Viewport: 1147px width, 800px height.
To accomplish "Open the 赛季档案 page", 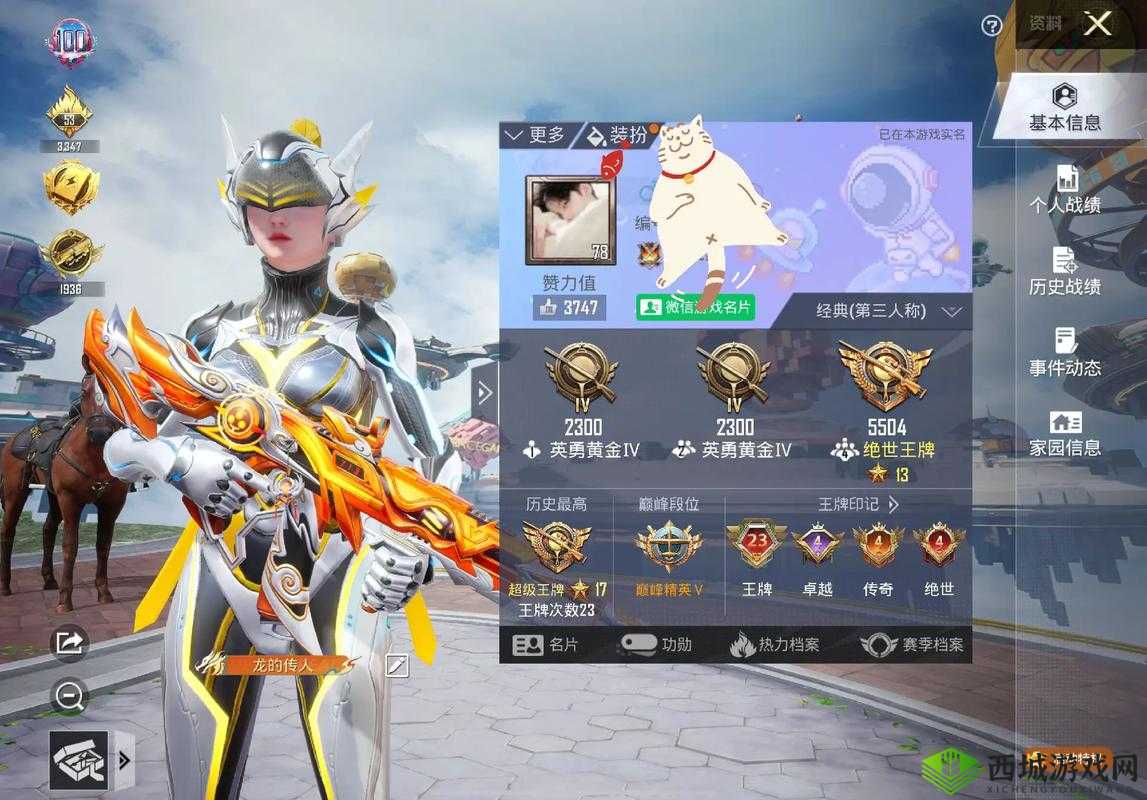I will click(x=913, y=645).
